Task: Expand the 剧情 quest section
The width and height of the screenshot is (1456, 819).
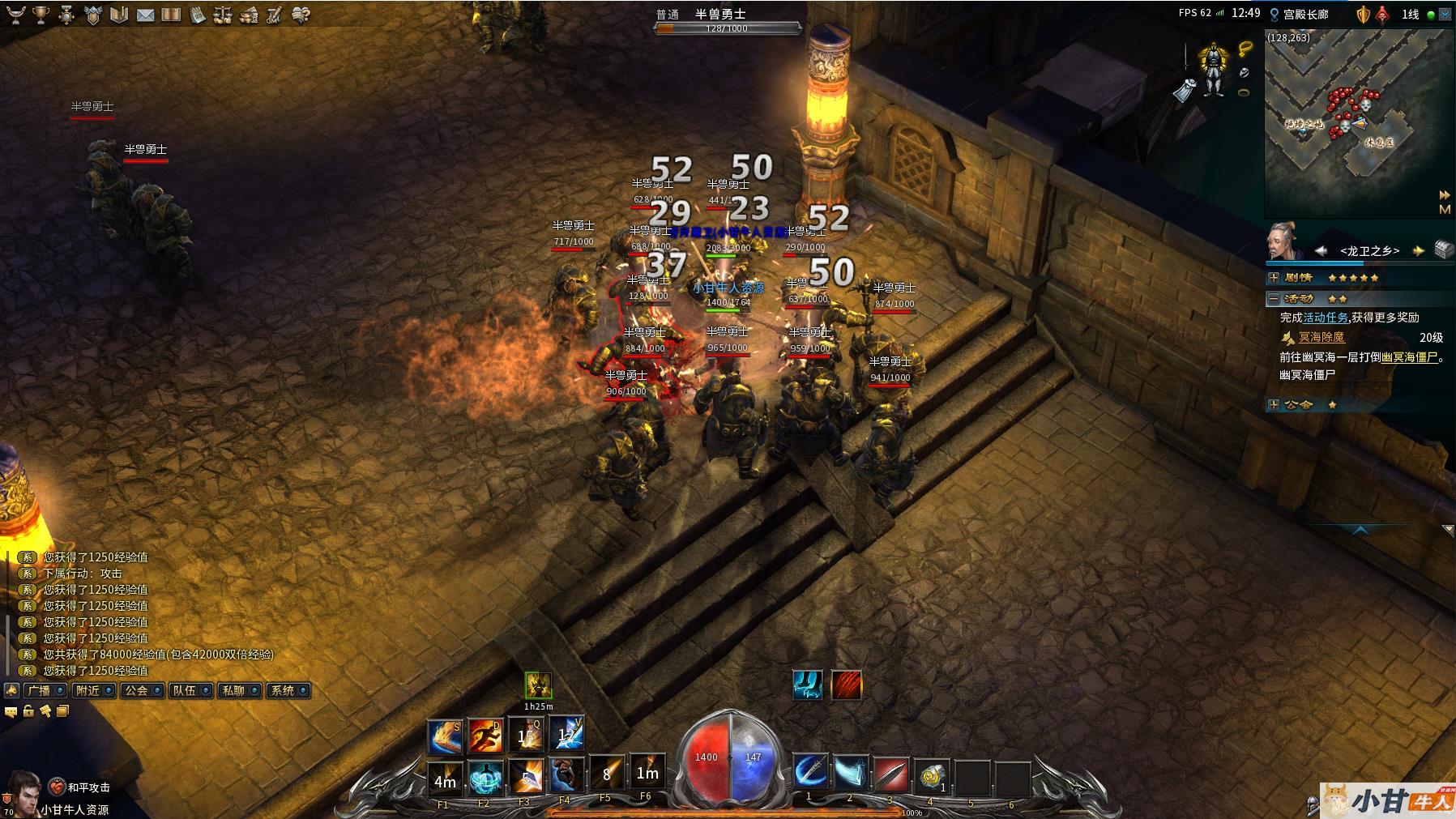Action: click(1274, 278)
